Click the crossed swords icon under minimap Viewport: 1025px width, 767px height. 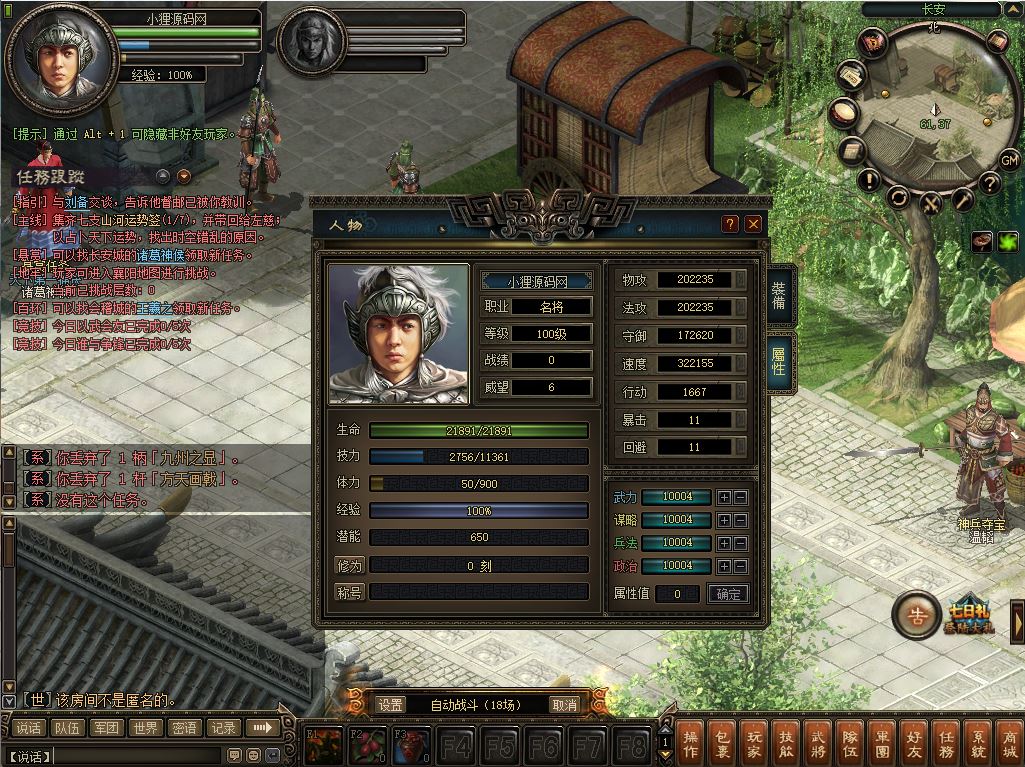pyautogui.click(x=932, y=203)
